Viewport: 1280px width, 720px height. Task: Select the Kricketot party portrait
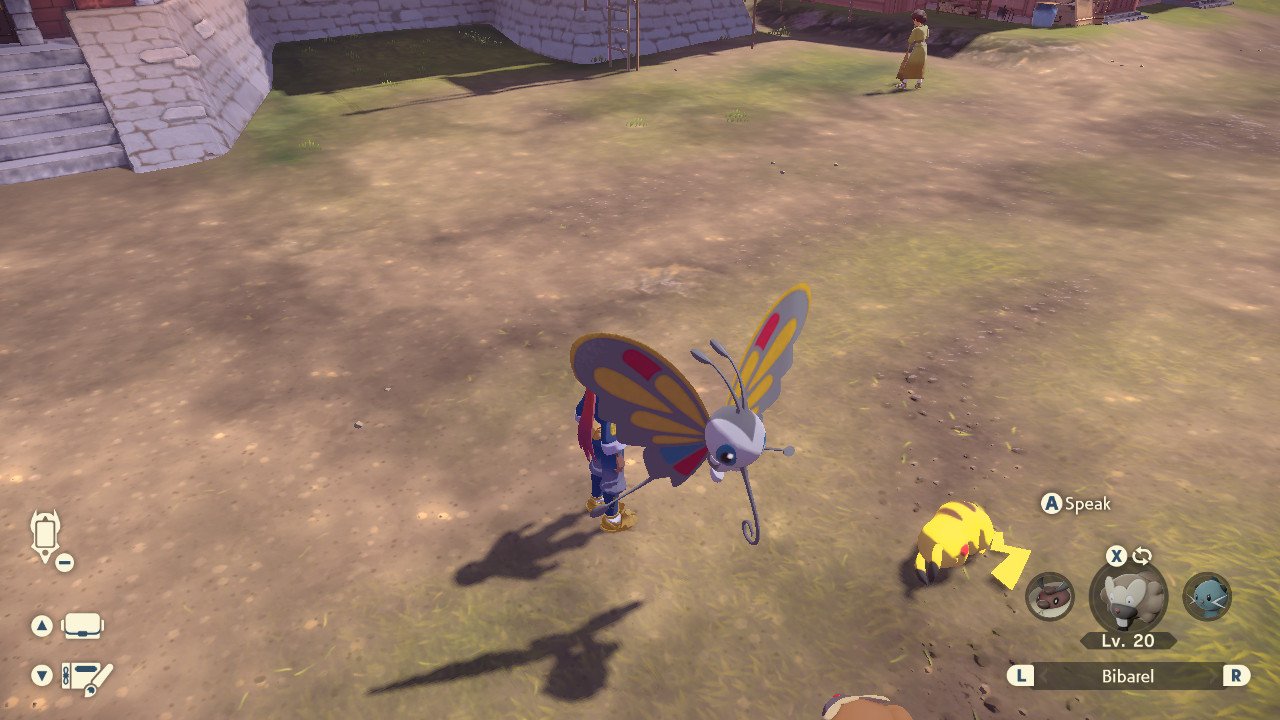coord(1050,597)
